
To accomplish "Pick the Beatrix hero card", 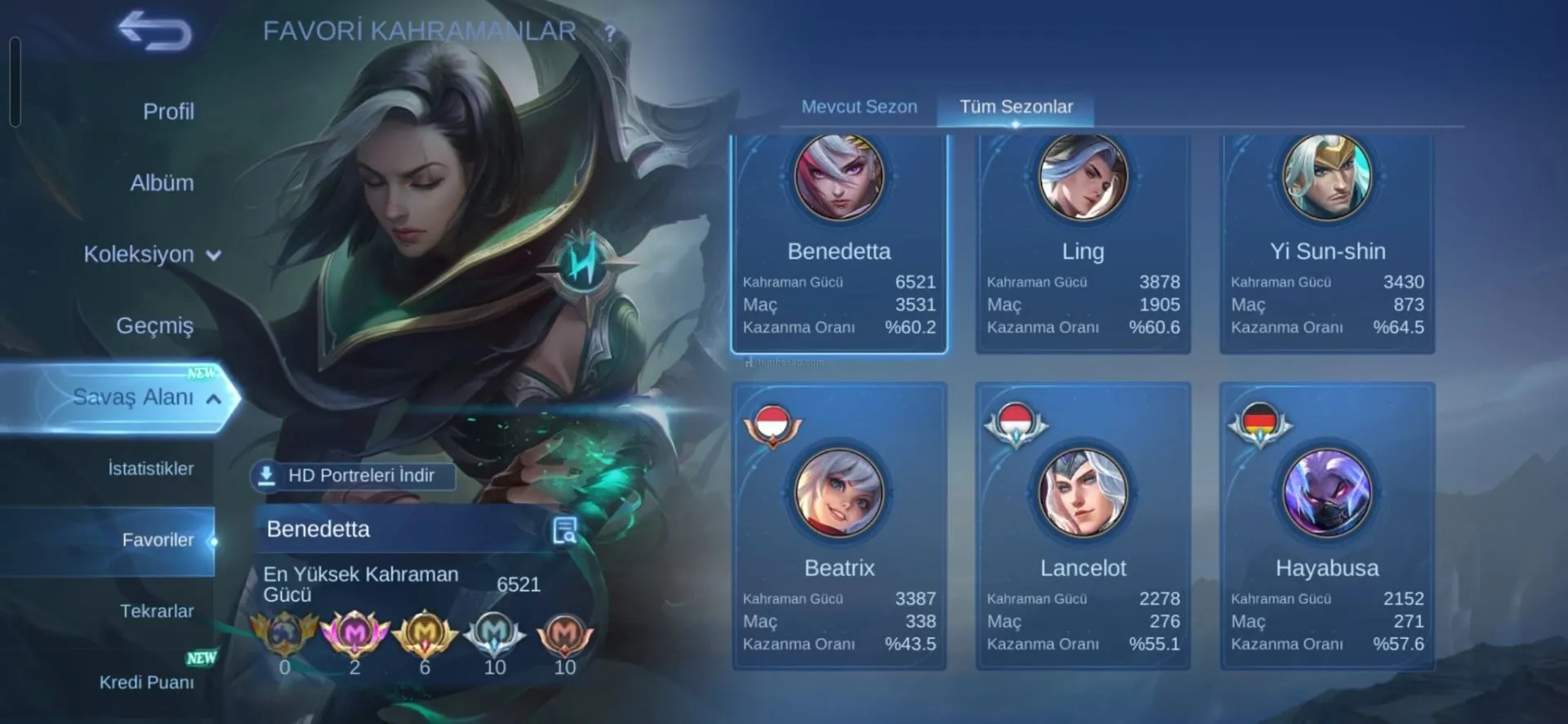I will (x=839, y=527).
